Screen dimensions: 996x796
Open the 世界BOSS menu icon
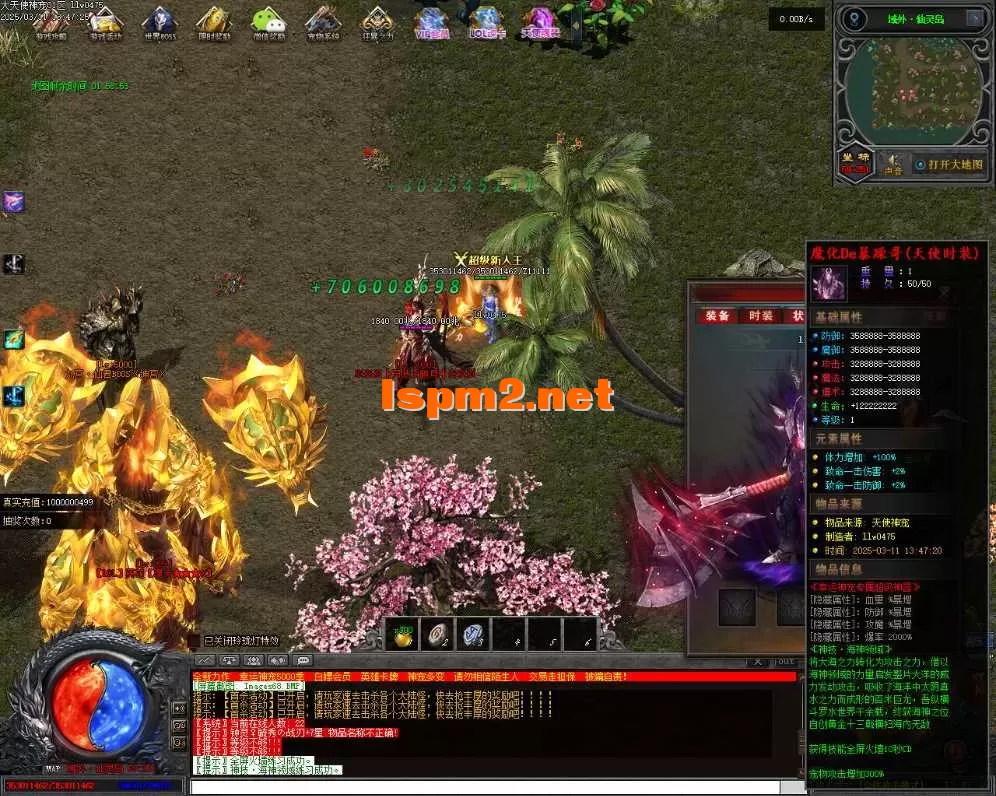(160, 21)
